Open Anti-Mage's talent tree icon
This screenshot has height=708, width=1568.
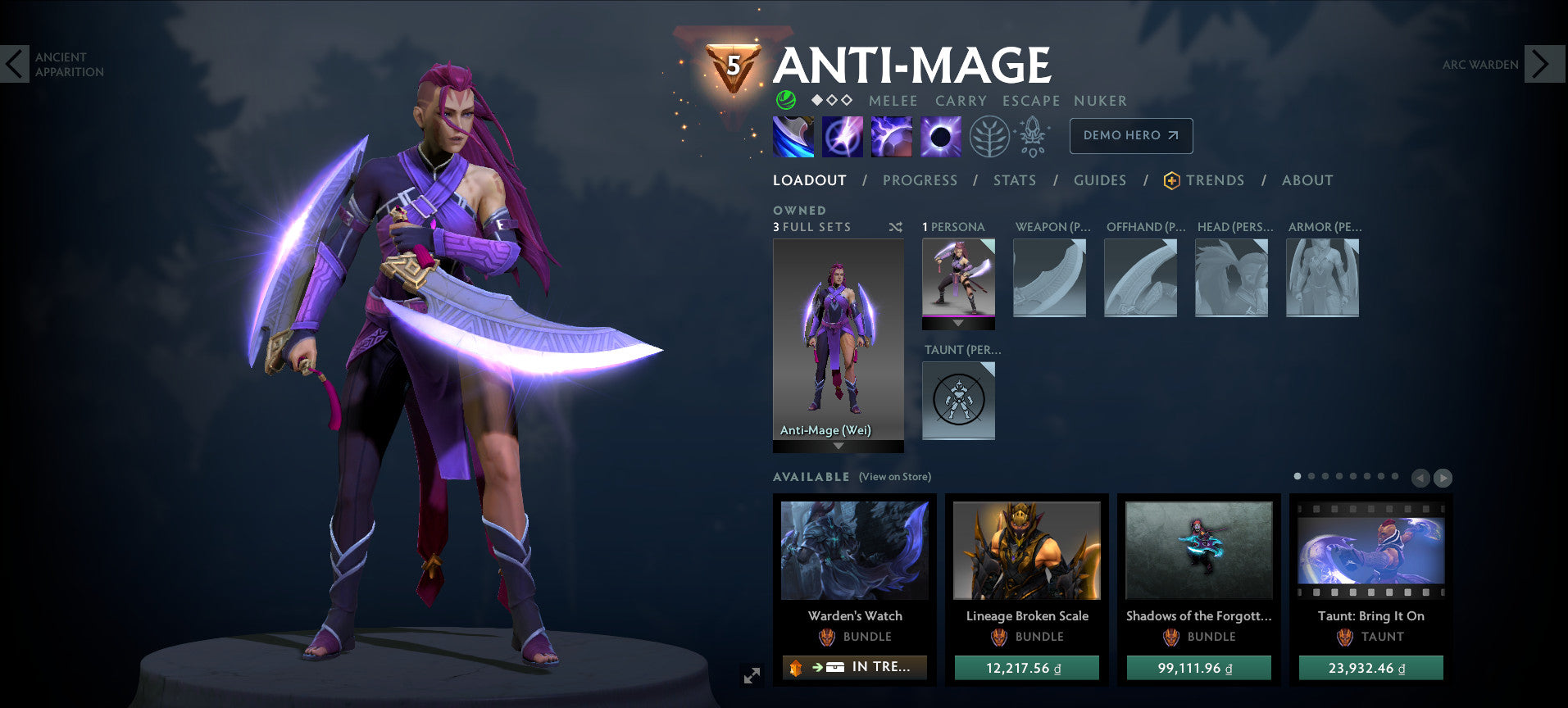coord(989,136)
